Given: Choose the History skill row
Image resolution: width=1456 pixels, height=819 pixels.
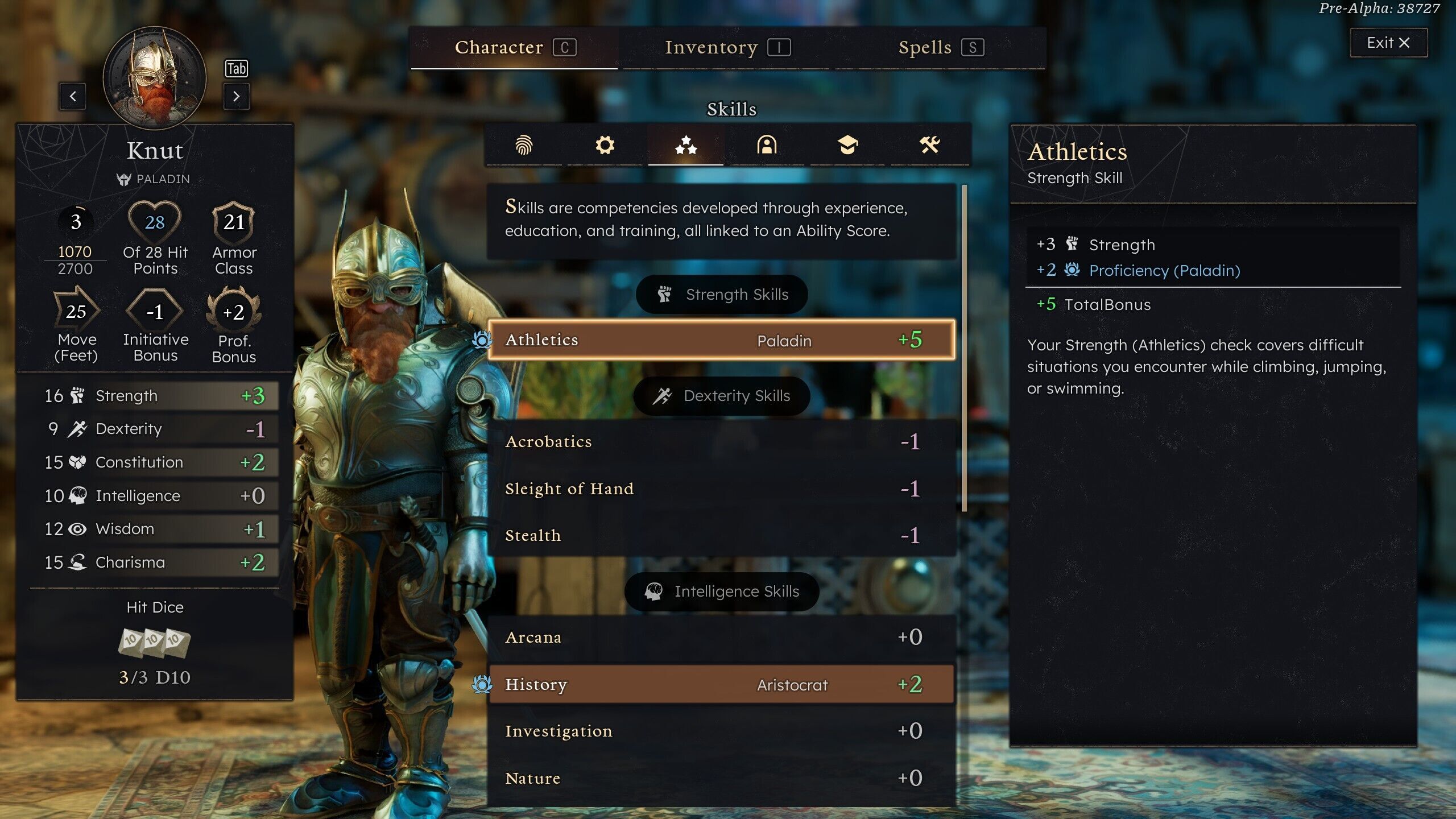Looking at the screenshot, I should point(721,684).
